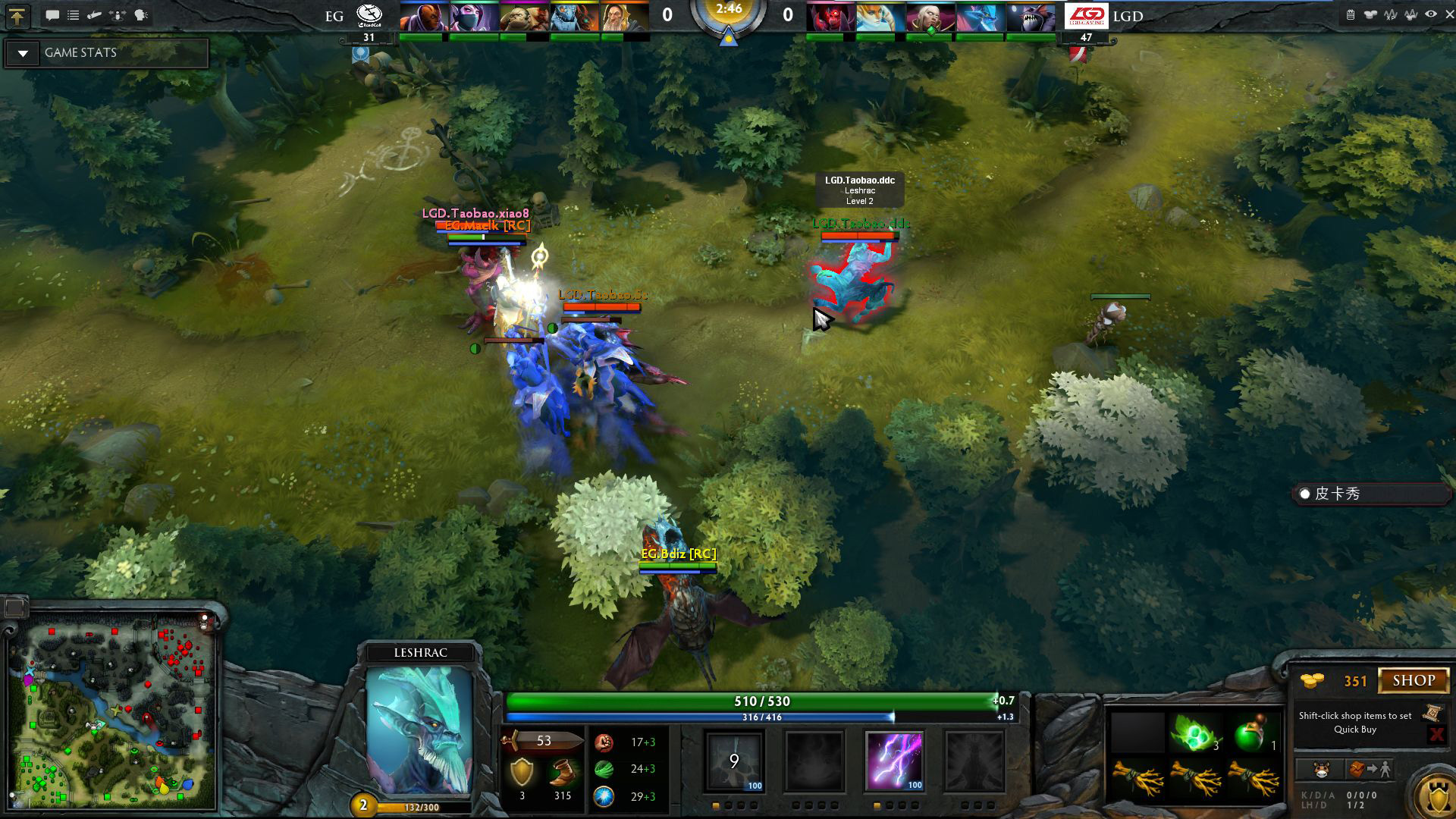Click the XP graph icon
The width and height of the screenshot is (1456, 819).
click(1390, 14)
